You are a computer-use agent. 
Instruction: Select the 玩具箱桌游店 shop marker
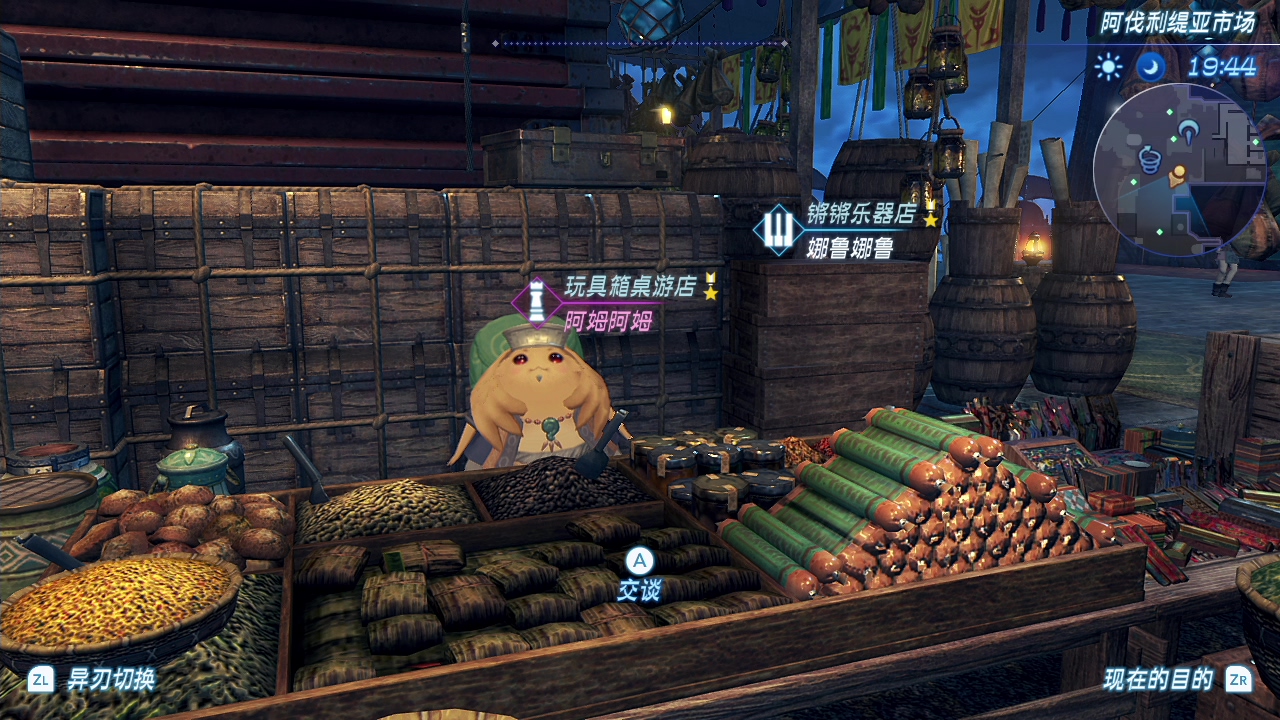(537, 301)
